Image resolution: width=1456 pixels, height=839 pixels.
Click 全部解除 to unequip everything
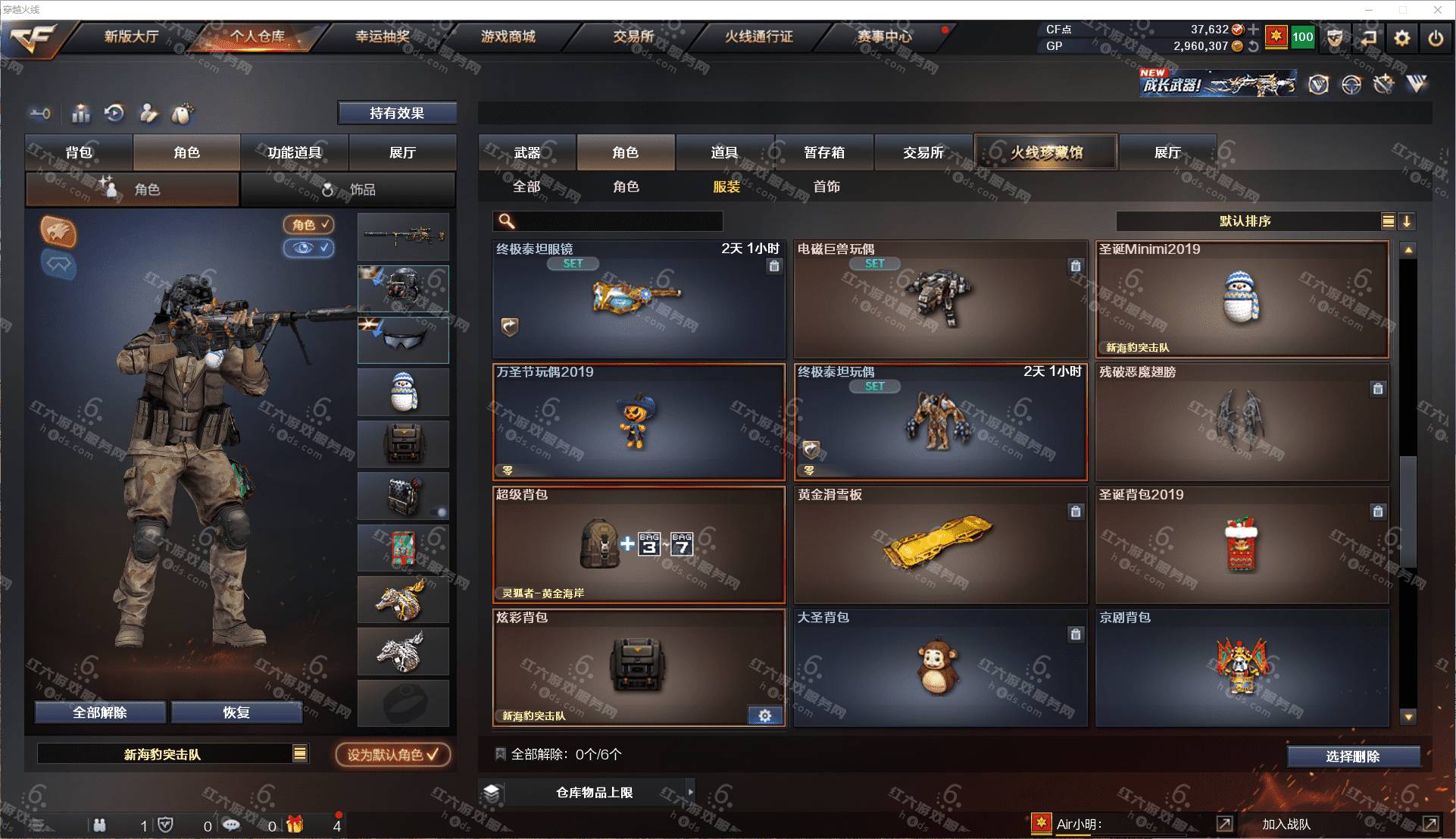[x=100, y=712]
